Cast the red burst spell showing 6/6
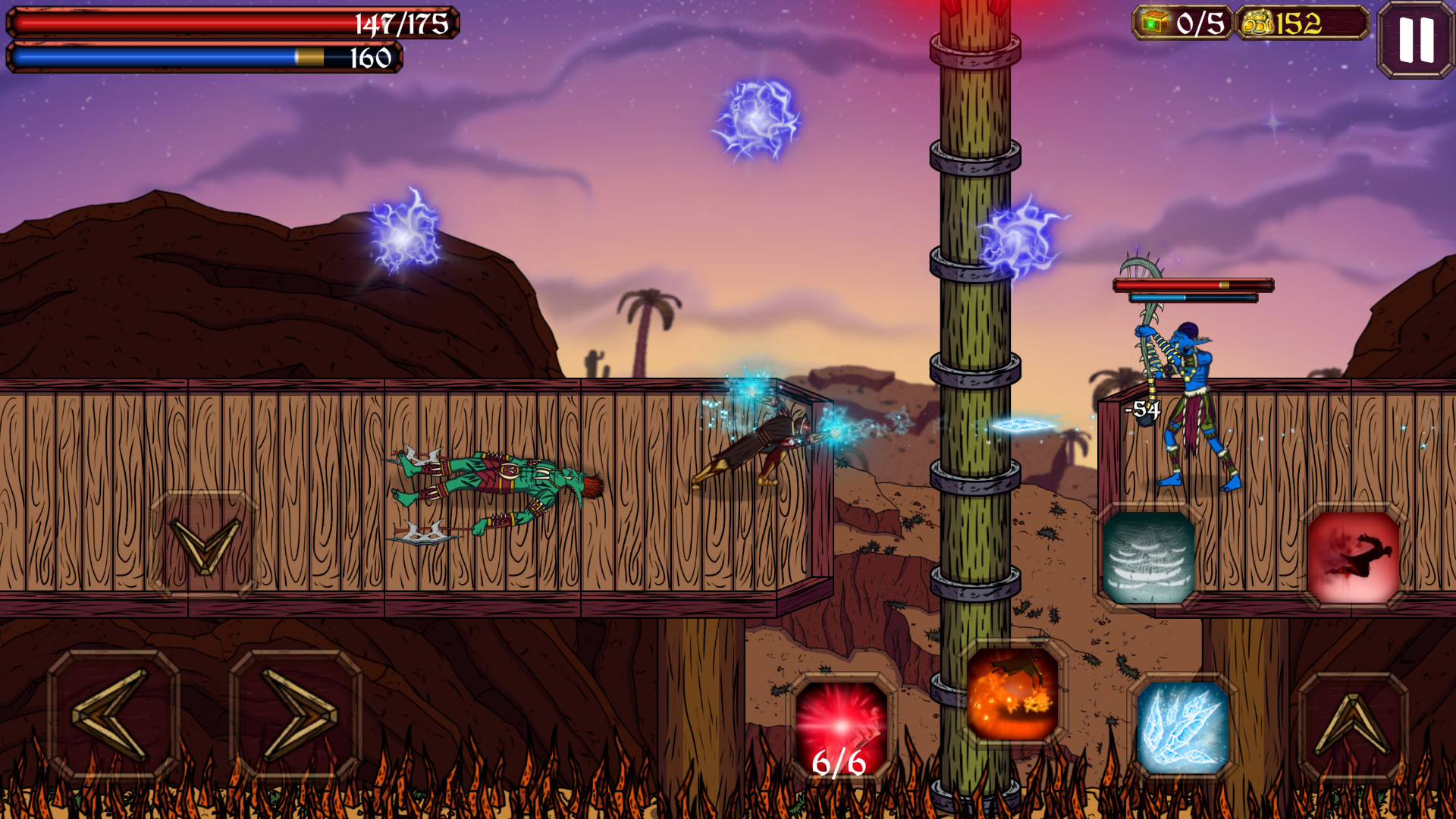 click(840, 728)
